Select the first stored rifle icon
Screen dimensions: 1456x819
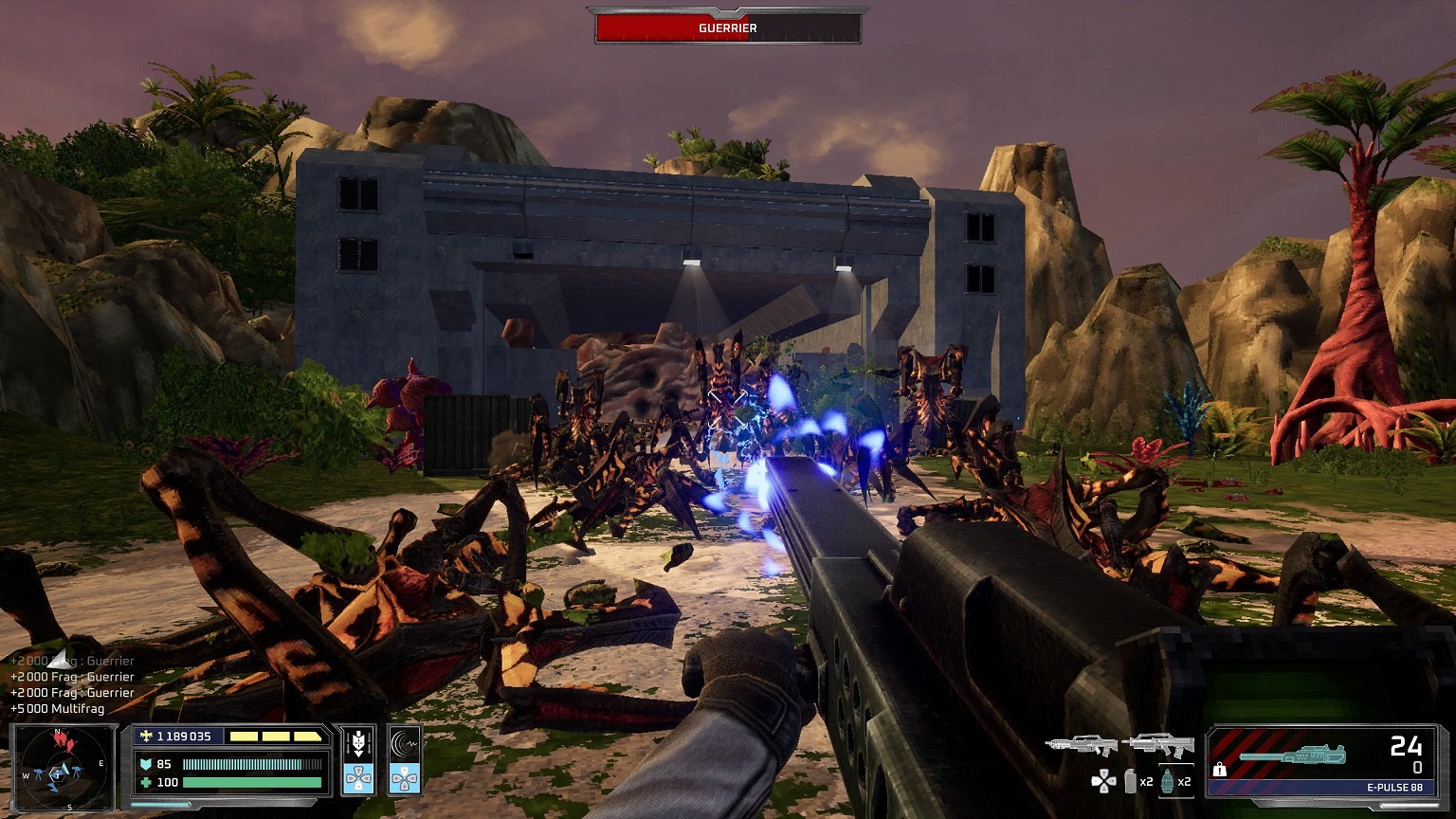tap(1082, 745)
